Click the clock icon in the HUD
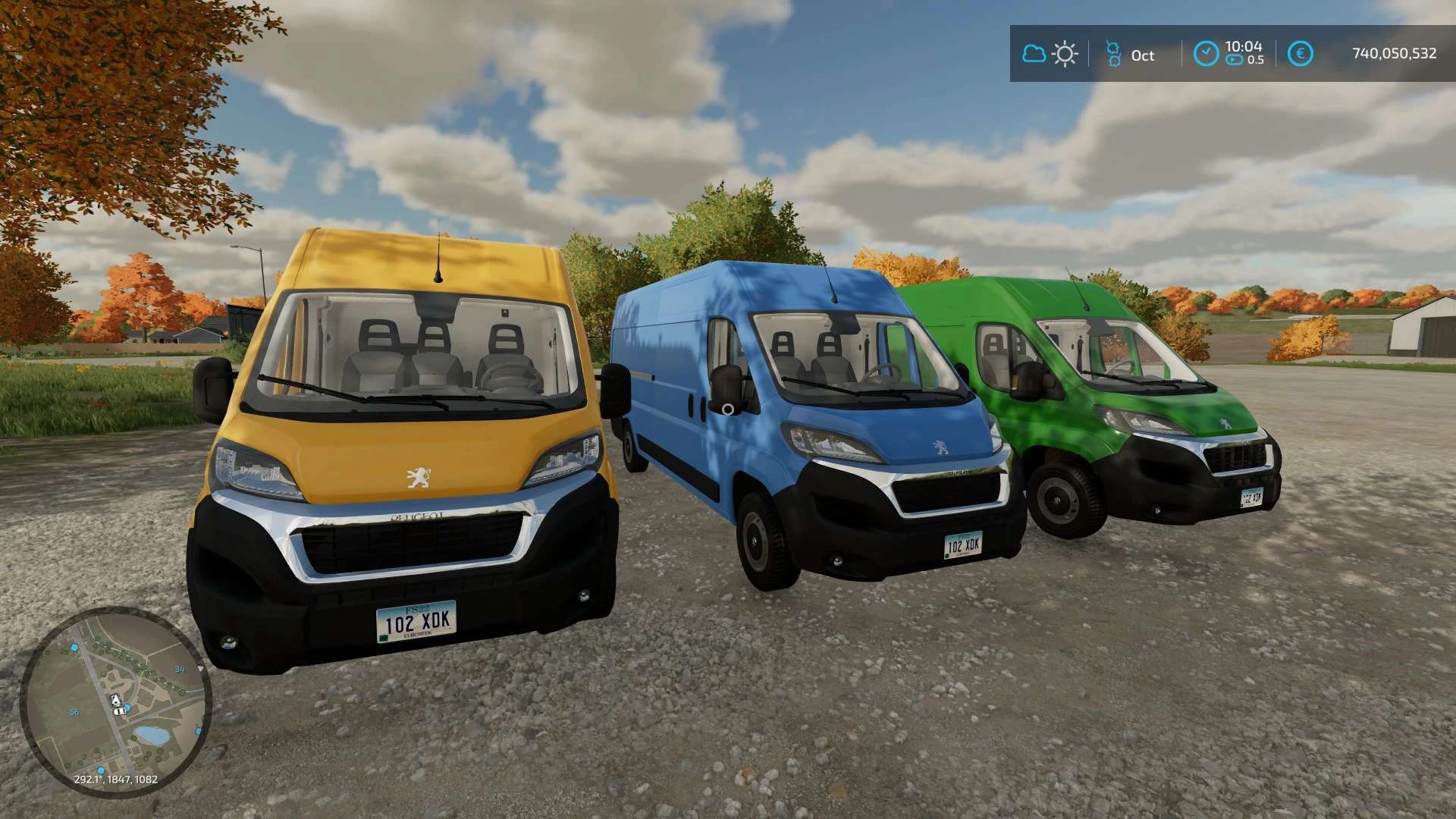Viewport: 1456px width, 819px height. coord(1206,54)
